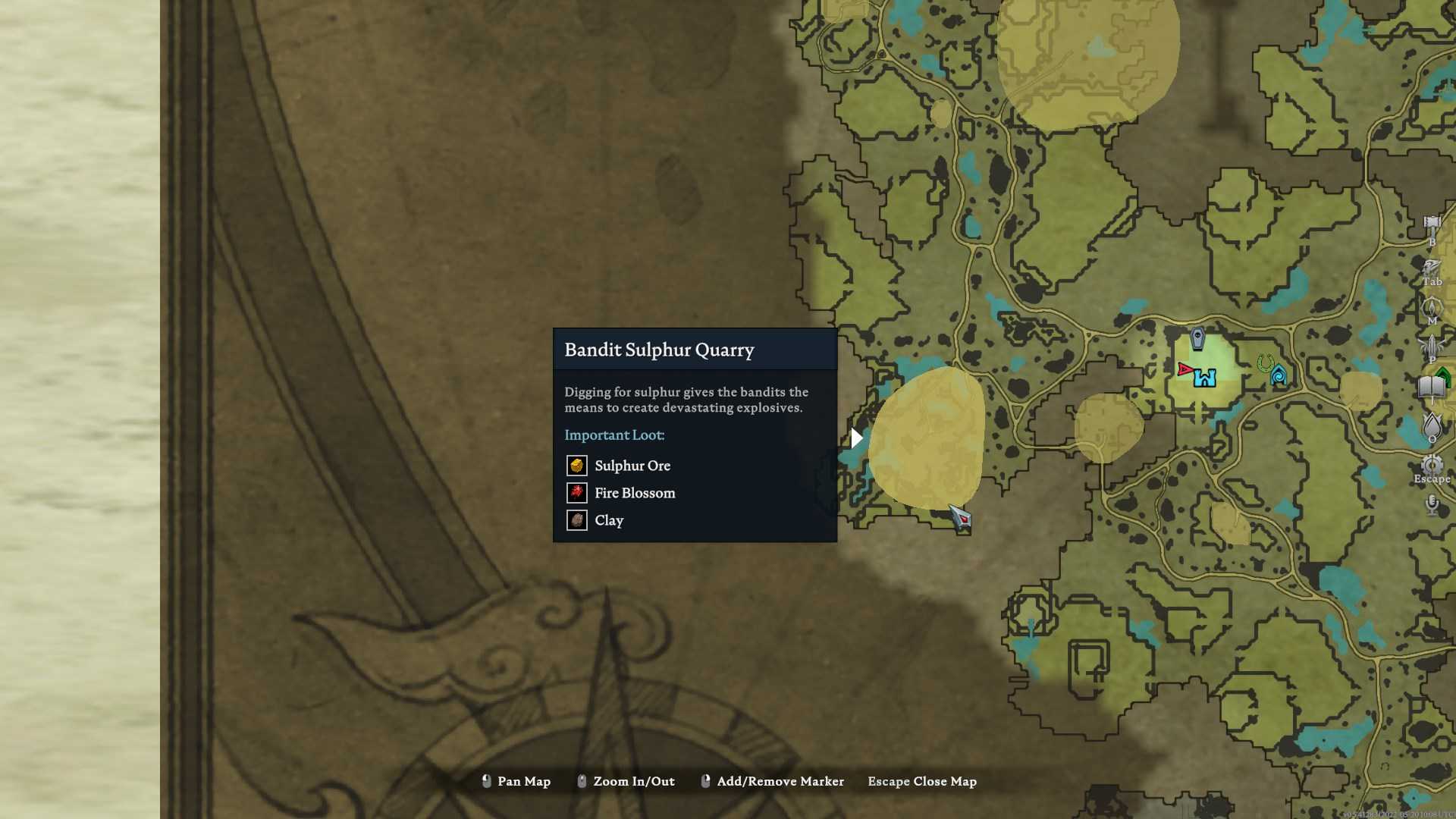
Task: Select the blue castle marker on map
Action: point(1205,377)
